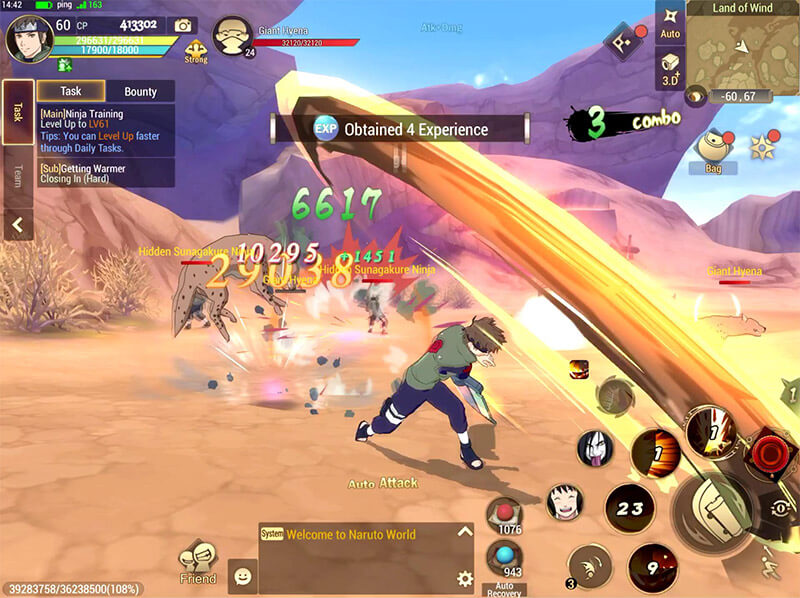Select the Getting Warmer sub quest
Image resolution: width=800 pixels, height=598 pixels.
pyautogui.click(x=105, y=174)
